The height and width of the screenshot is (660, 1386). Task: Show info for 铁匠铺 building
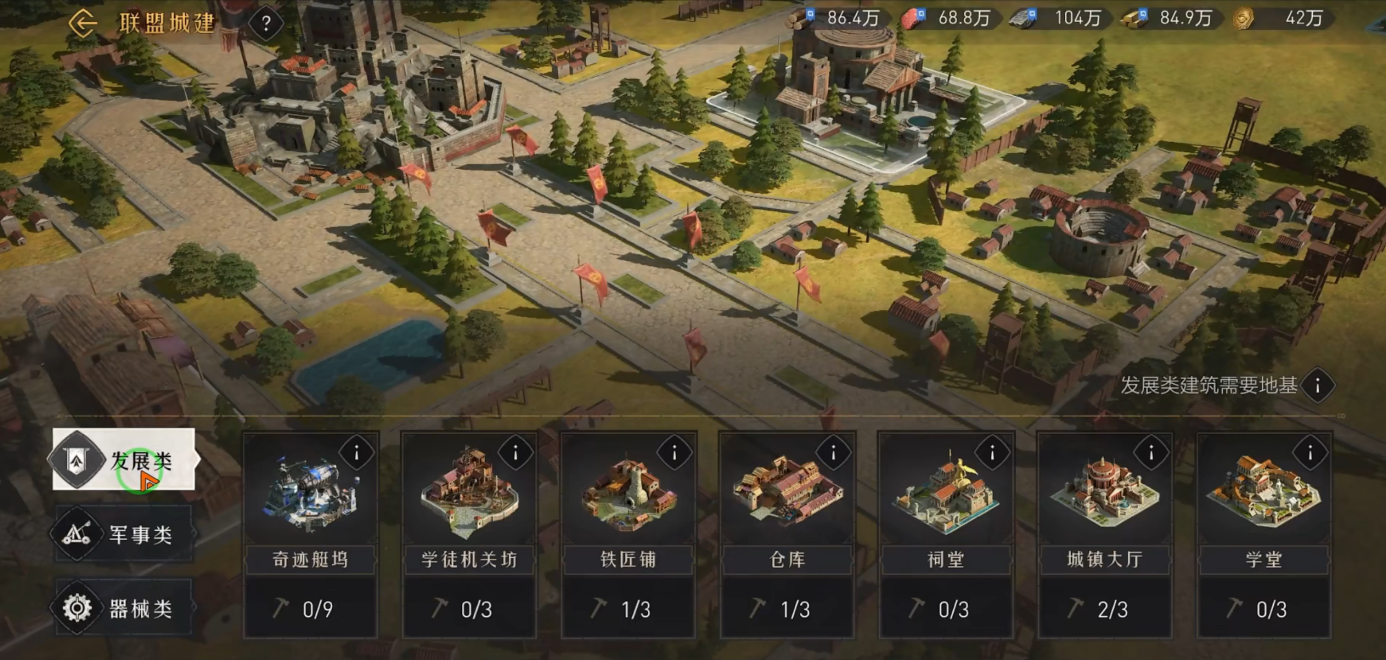[674, 453]
